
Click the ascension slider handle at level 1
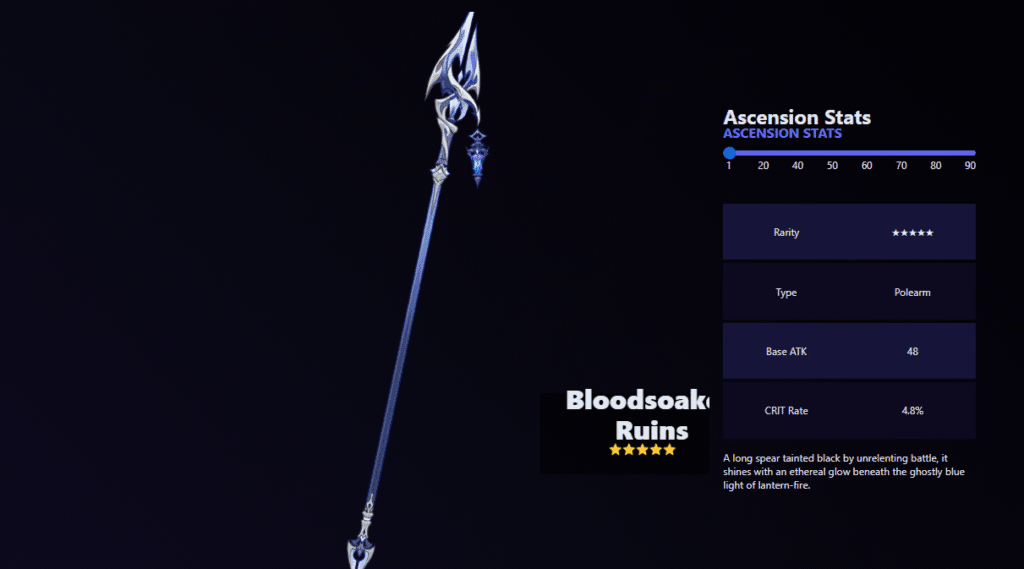729,153
